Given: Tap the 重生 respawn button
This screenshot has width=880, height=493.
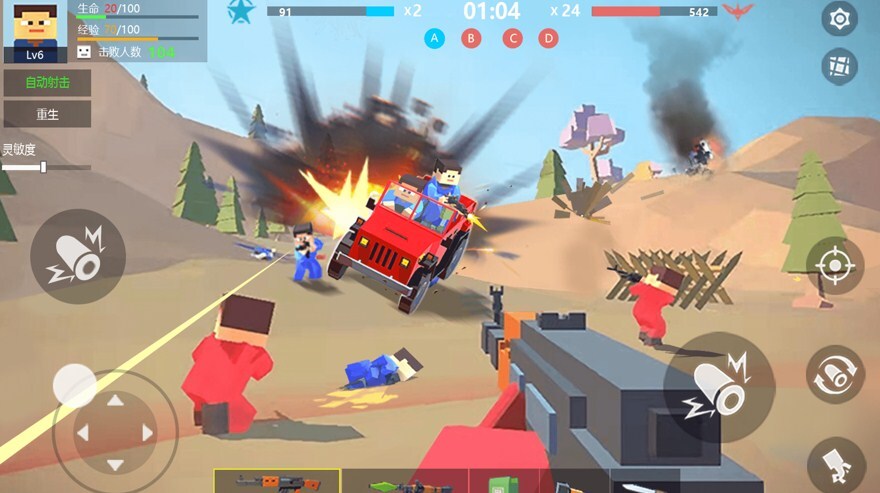Looking at the screenshot, I should click(47, 114).
